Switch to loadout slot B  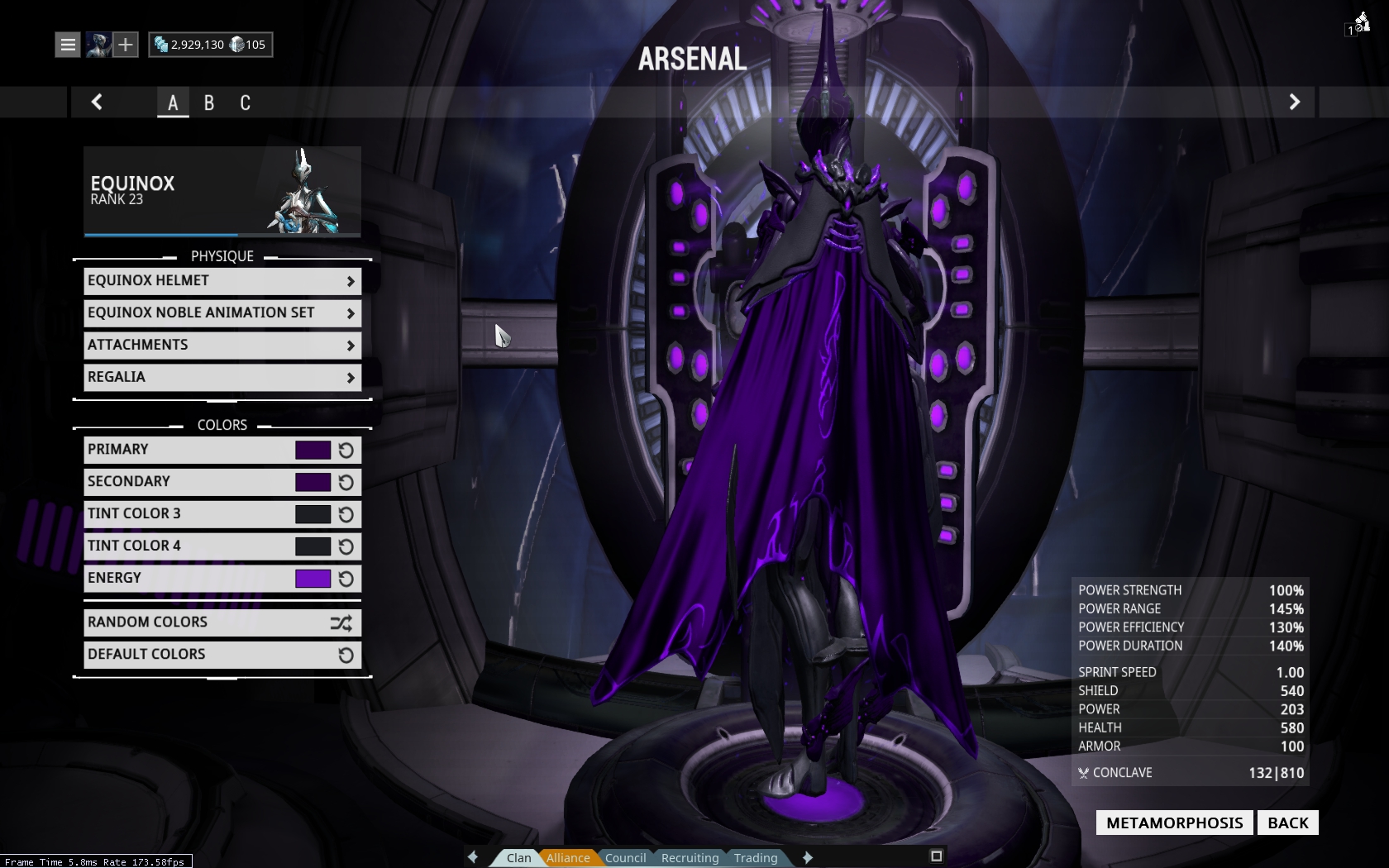209,103
